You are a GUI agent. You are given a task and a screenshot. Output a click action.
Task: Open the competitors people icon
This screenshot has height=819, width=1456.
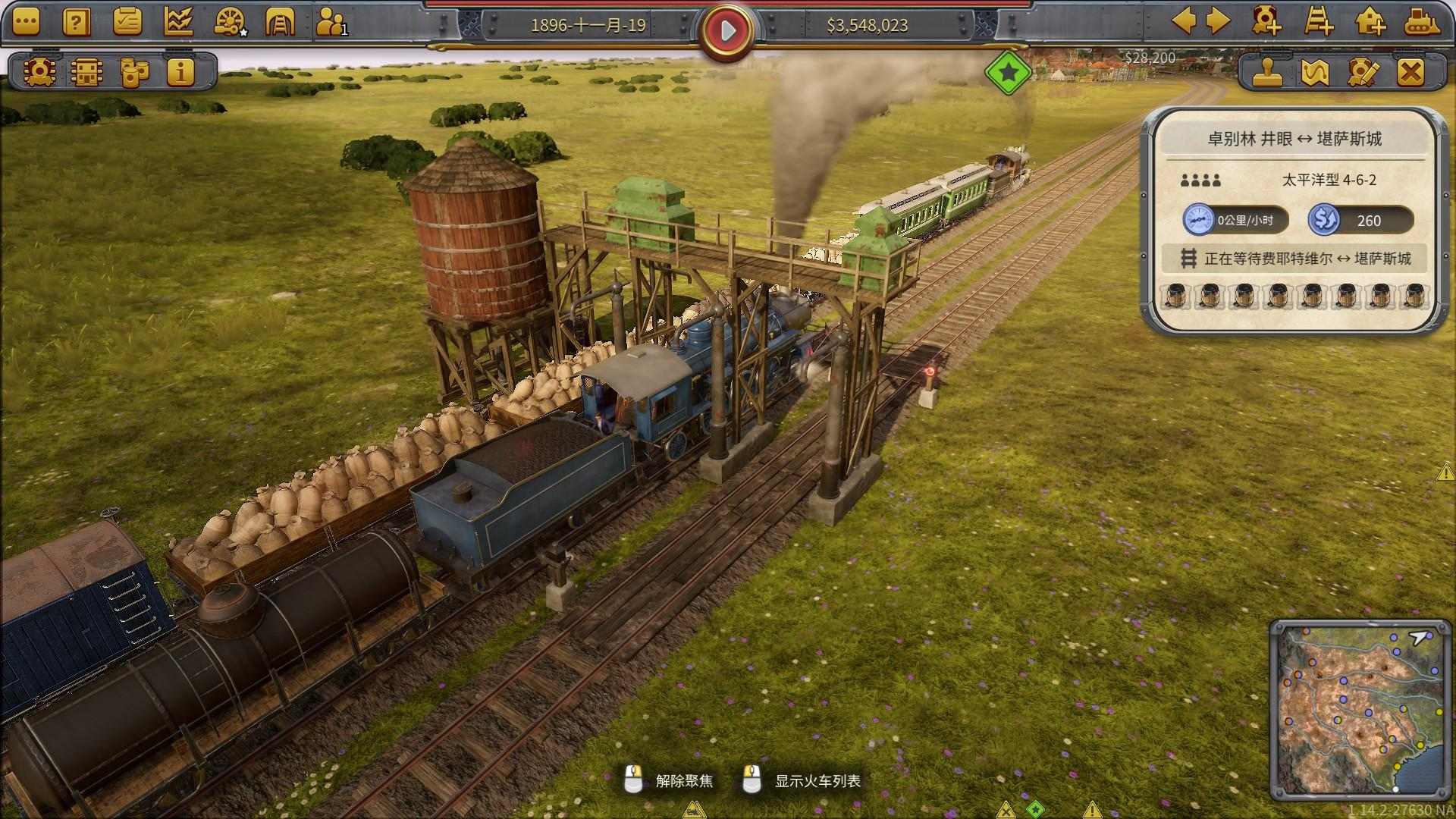coord(331,22)
